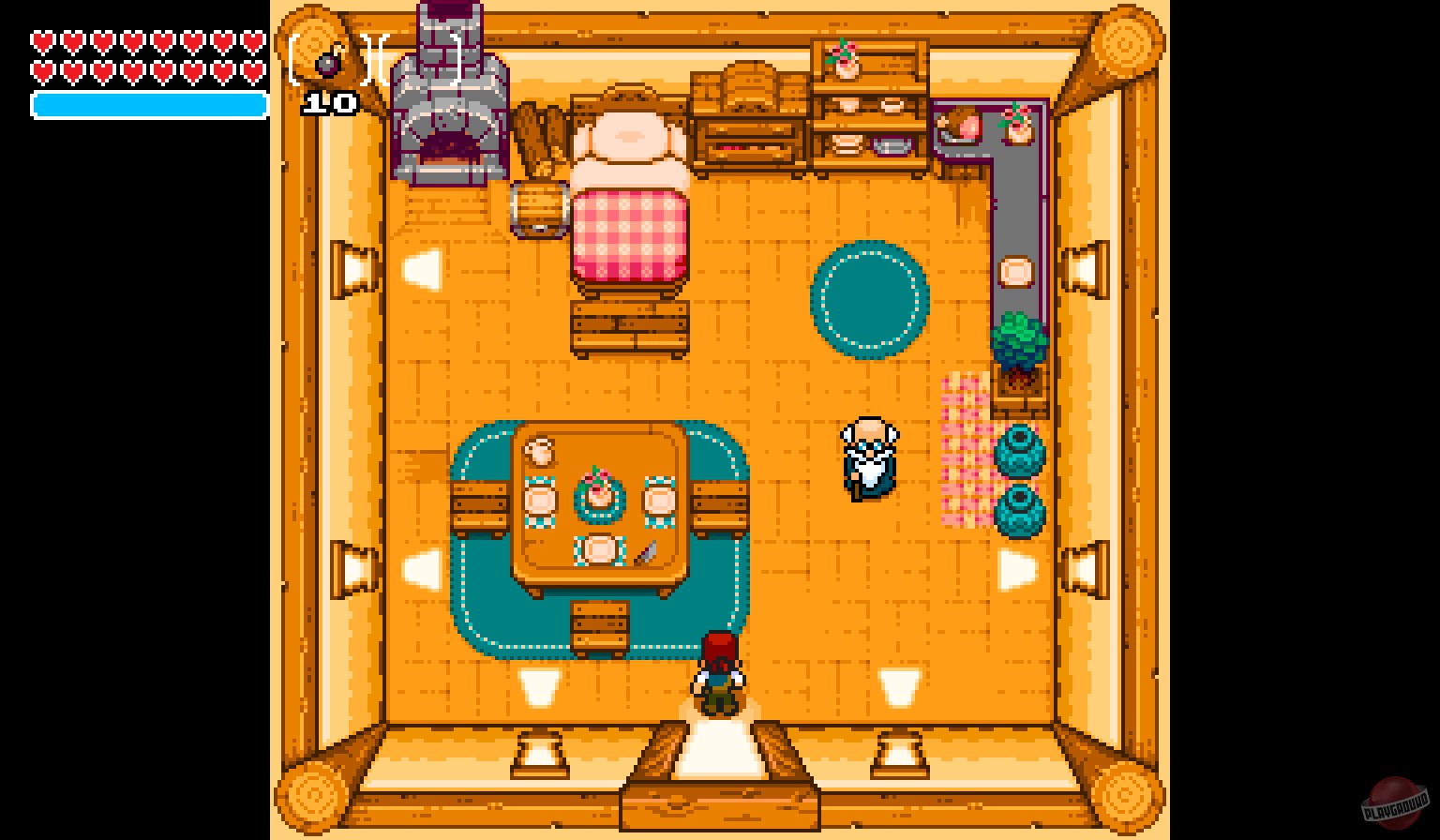Click the round teal rug on the floor
The height and width of the screenshot is (840, 1440).
(x=870, y=300)
